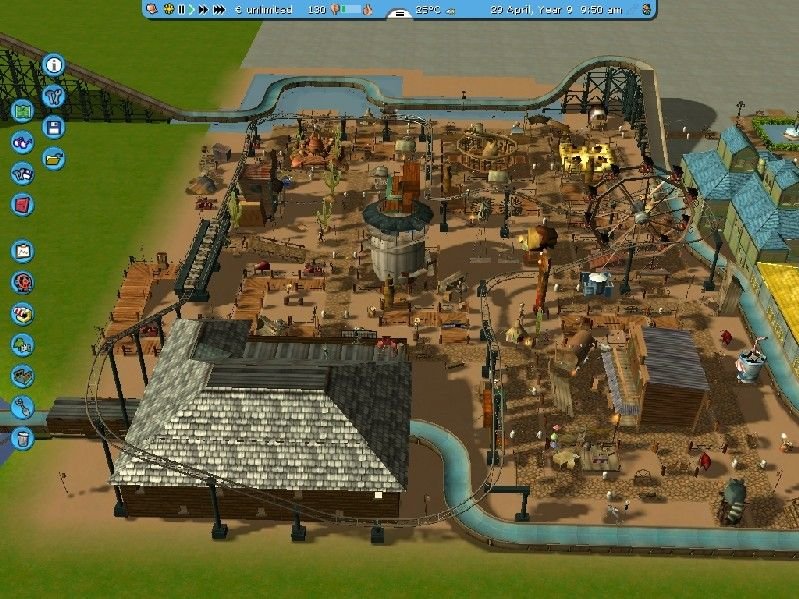
Task: Set game speed to normal single arrow
Action: (x=193, y=9)
